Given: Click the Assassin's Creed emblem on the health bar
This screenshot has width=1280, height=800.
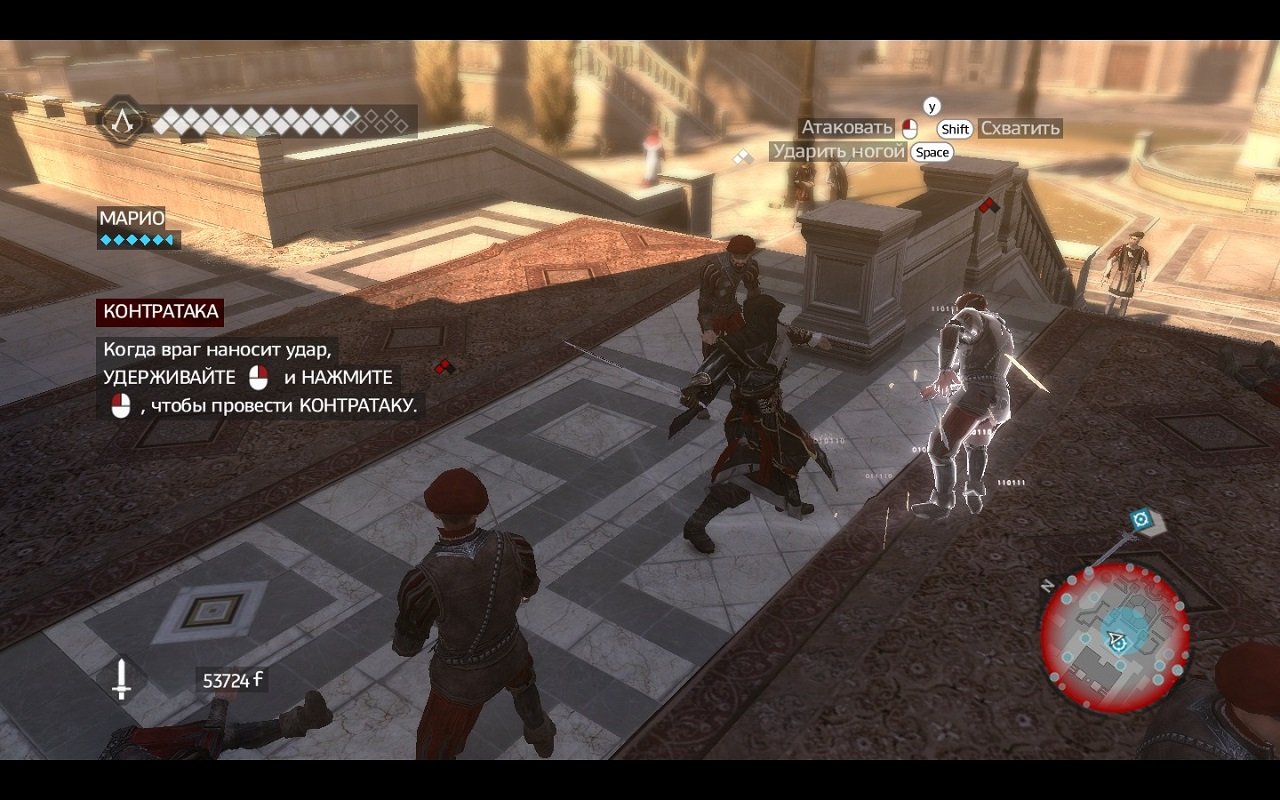Looking at the screenshot, I should tap(124, 122).
